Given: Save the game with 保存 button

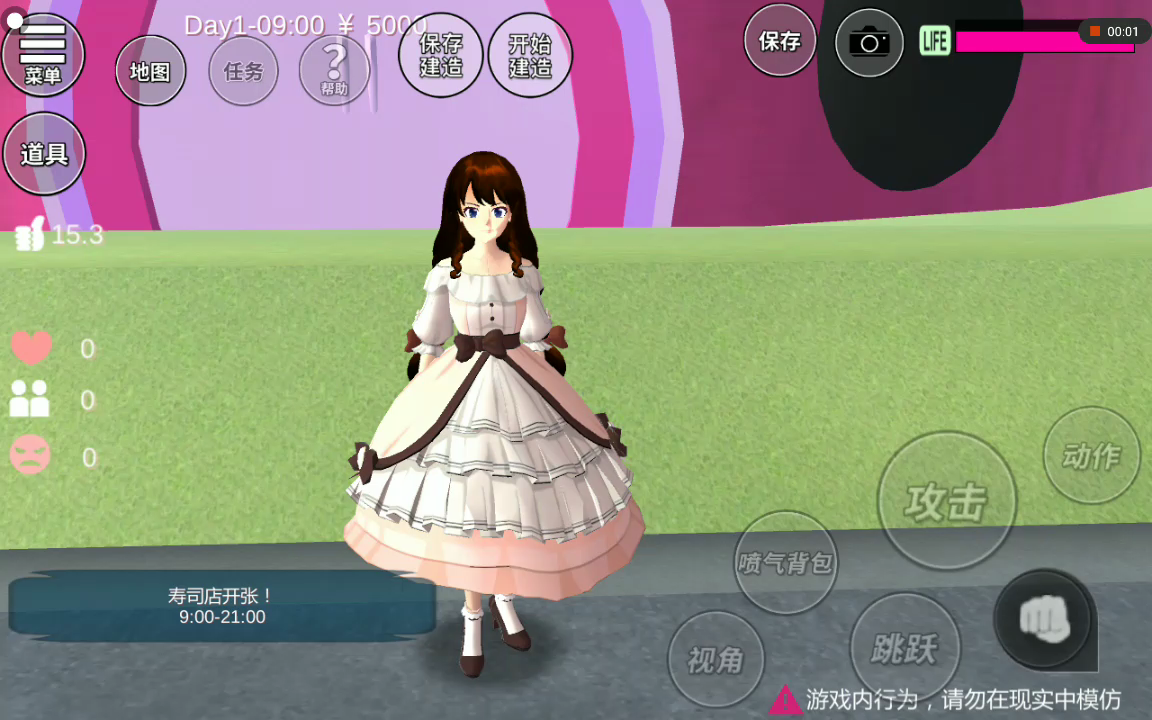Looking at the screenshot, I should coord(780,41).
